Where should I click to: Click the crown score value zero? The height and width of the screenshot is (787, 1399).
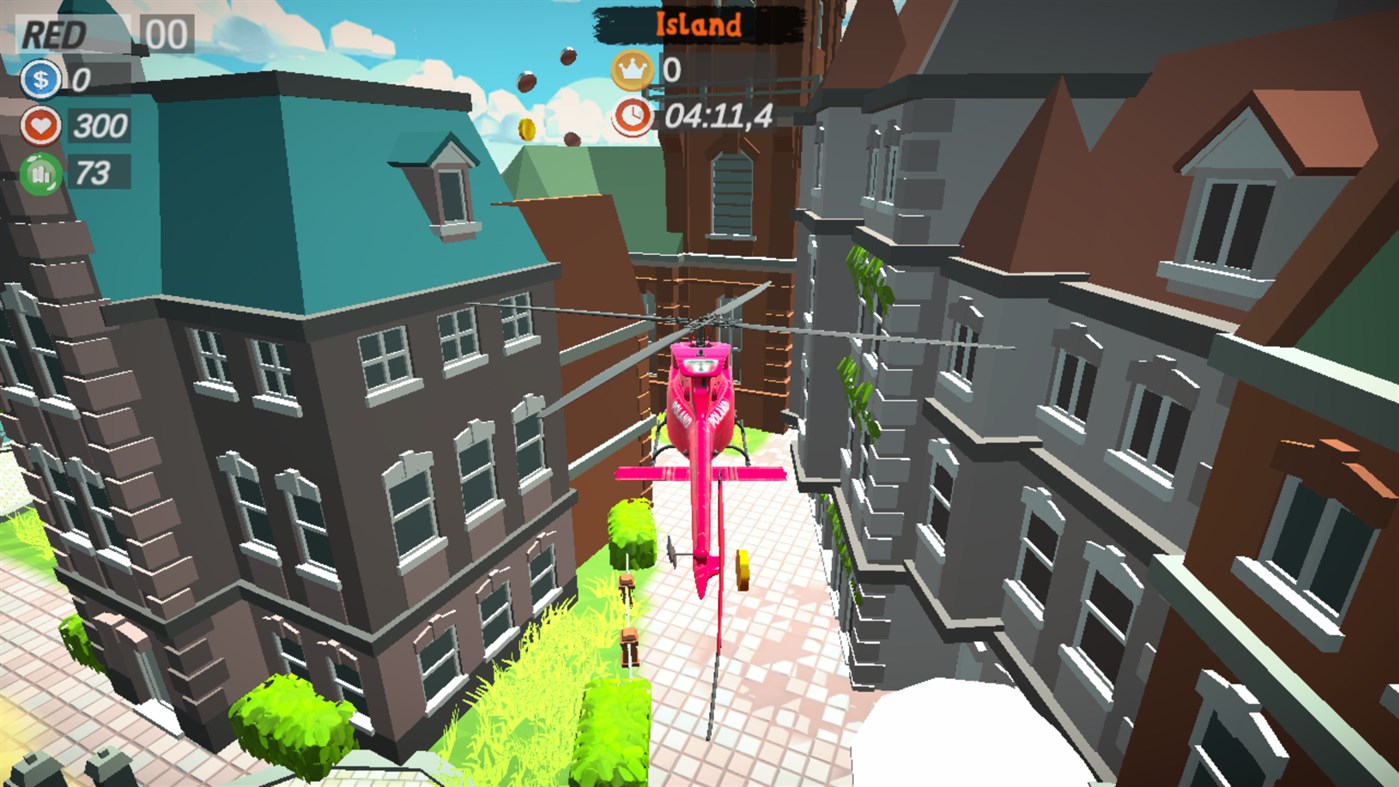[672, 70]
